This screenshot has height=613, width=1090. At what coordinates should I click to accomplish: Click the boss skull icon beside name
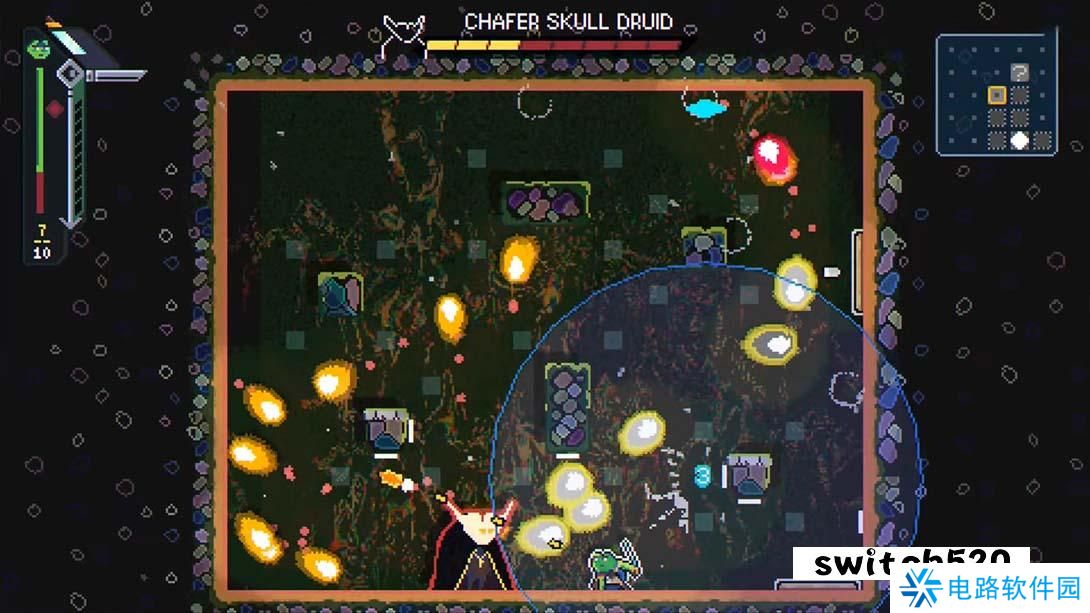coord(405,30)
